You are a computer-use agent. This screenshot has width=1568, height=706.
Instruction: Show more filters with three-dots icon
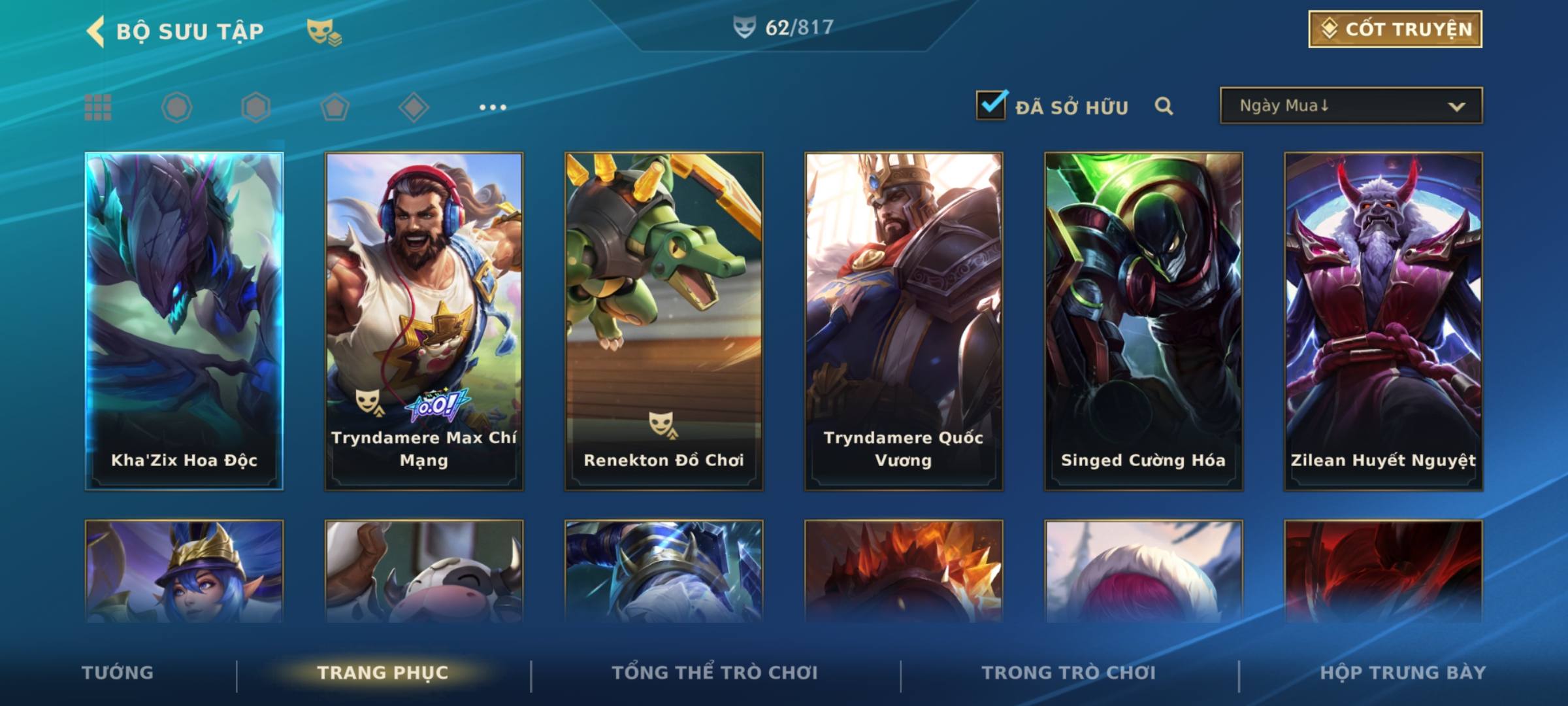coord(493,107)
